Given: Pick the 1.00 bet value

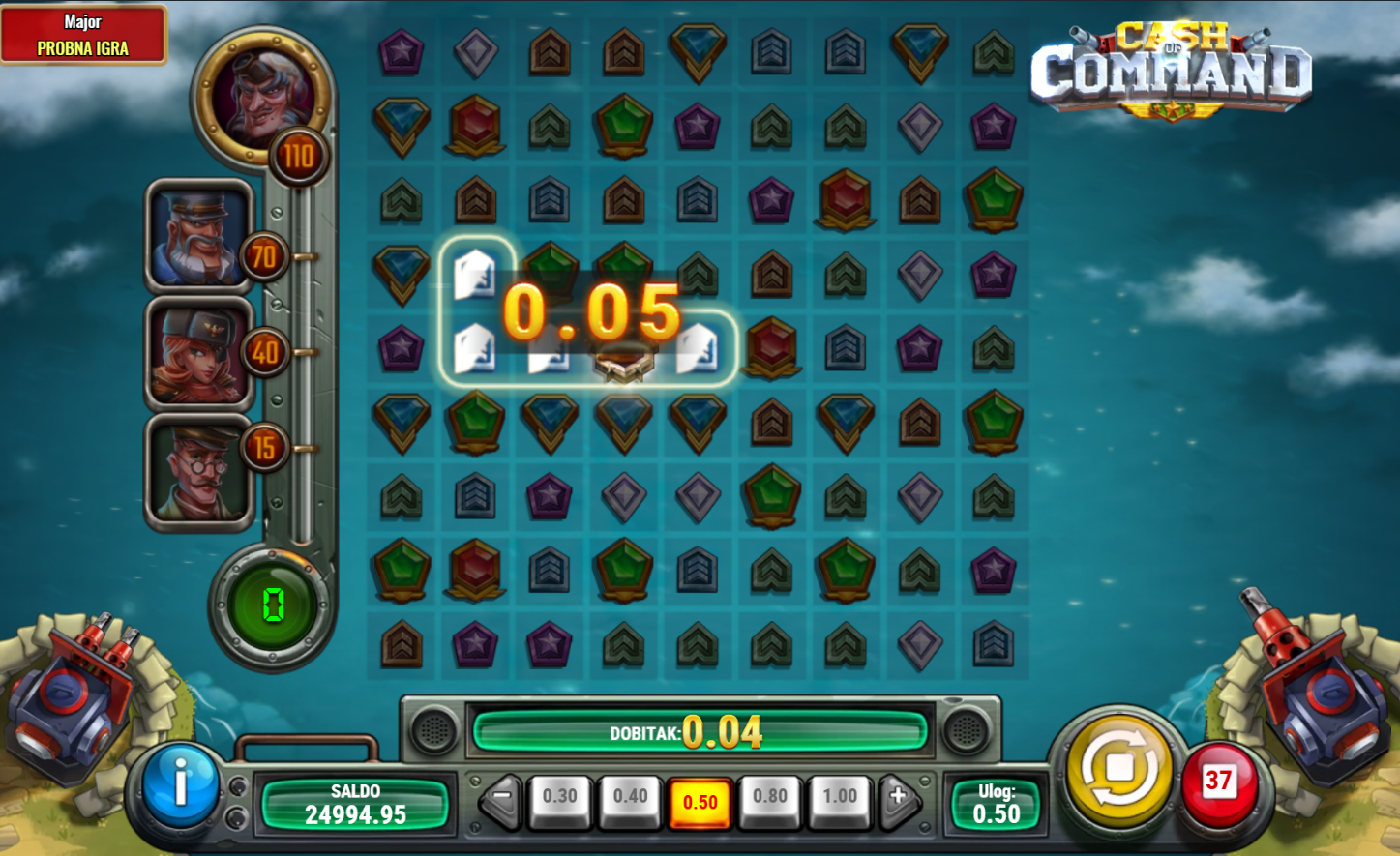Looking at the screenshot, I should [840, 798].
